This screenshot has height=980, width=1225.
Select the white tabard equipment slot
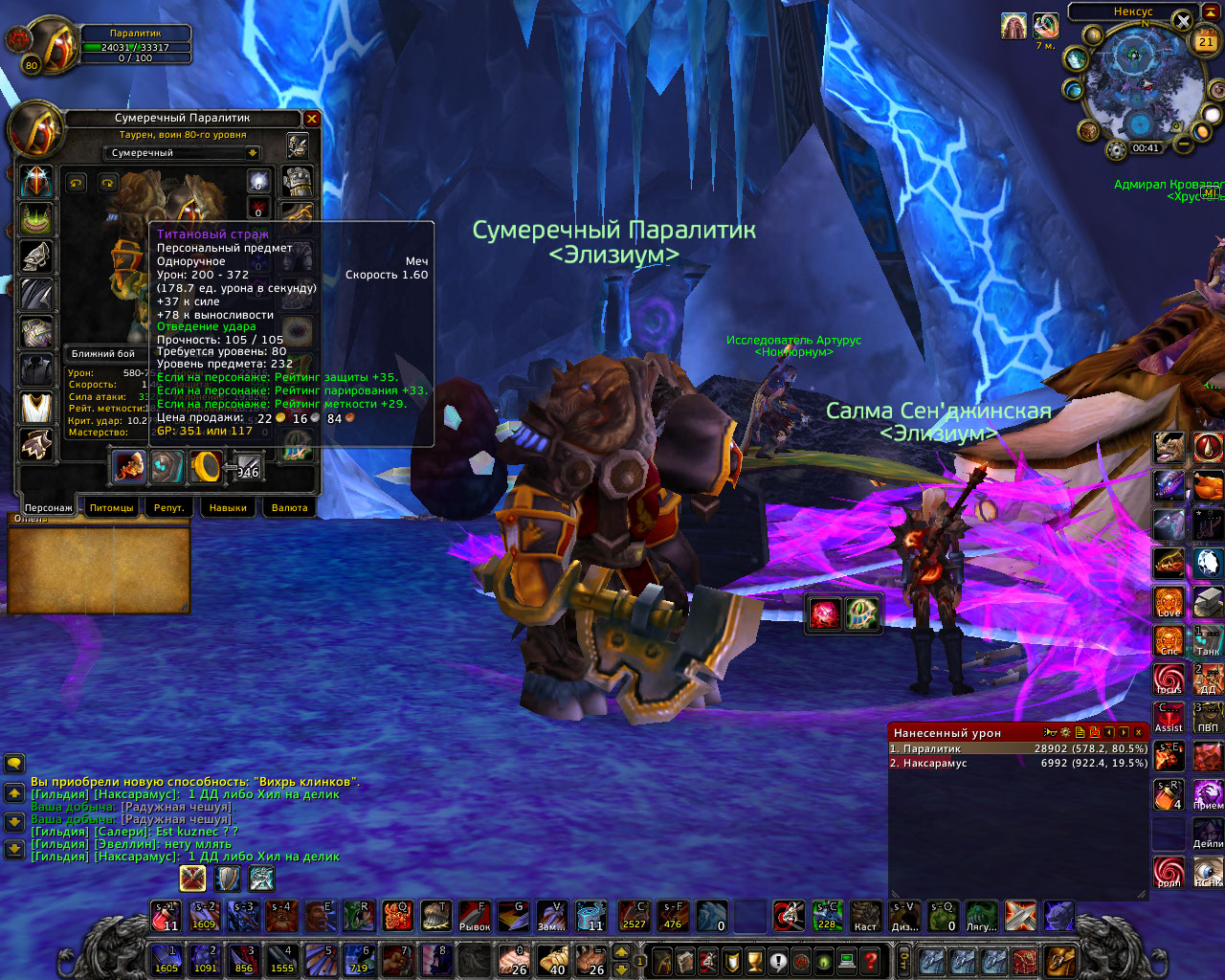click(x=37, y=407)
